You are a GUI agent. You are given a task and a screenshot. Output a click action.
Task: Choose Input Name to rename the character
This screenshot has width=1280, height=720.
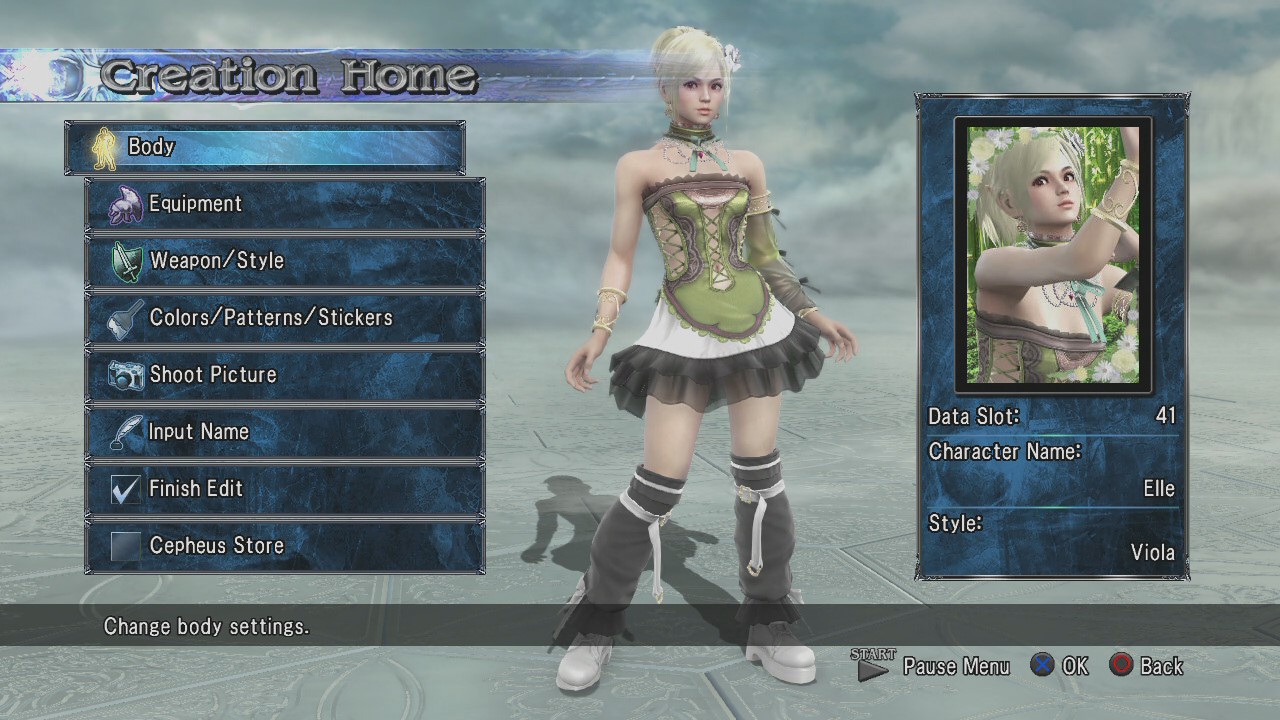coord(285,432)
